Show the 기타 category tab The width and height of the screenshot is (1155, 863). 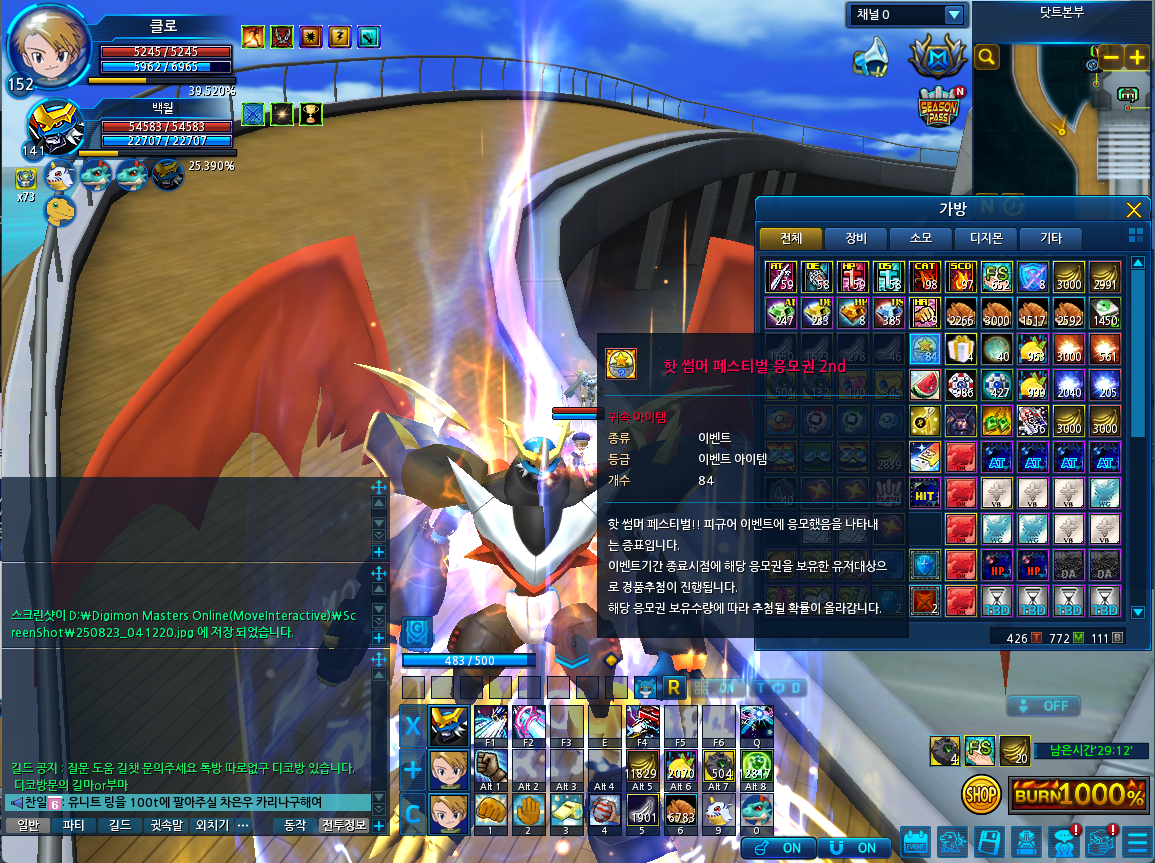click(x=1050, y=238)
